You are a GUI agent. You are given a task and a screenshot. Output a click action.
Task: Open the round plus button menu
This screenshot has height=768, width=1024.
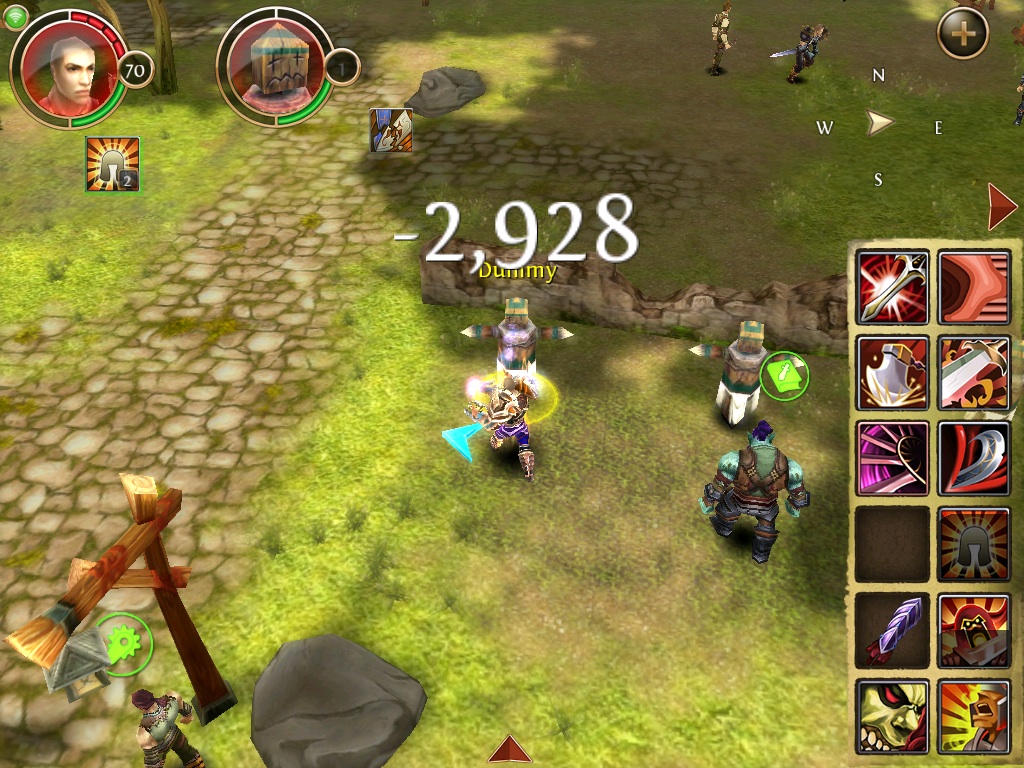click(x=963, y=34)
